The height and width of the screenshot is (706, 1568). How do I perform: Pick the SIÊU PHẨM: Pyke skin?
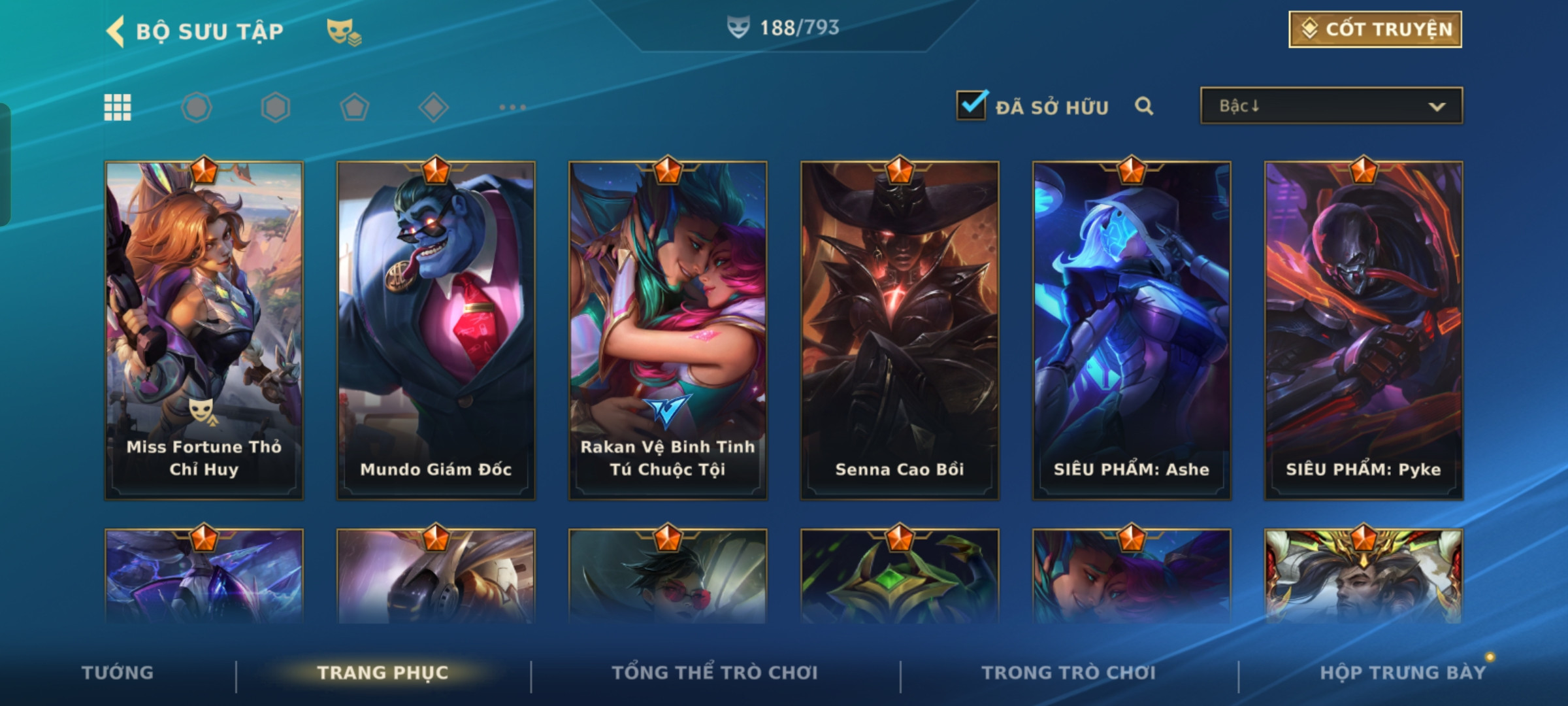tap(1364, 330)
